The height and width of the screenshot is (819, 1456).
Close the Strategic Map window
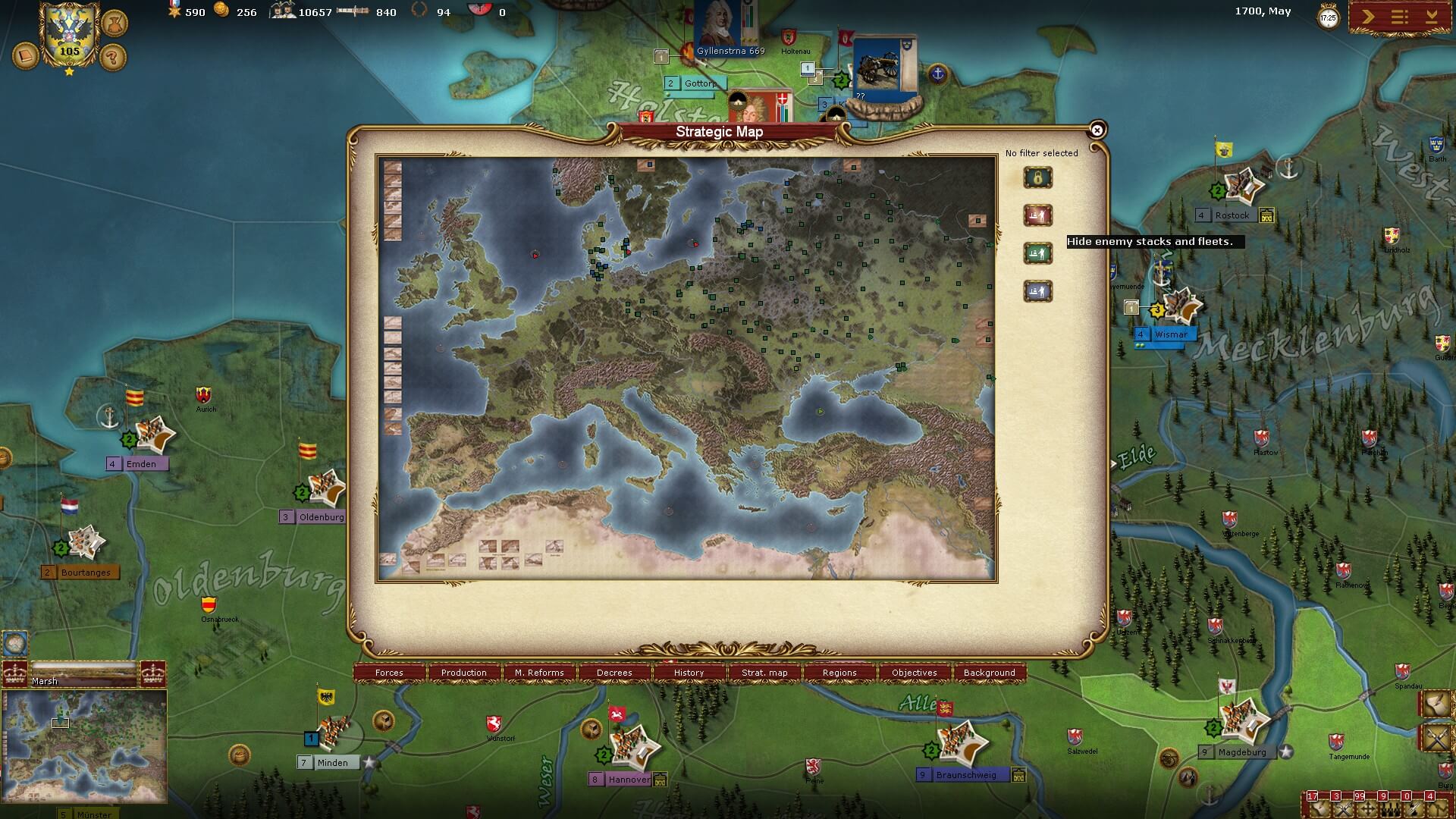pos(1097,130)
